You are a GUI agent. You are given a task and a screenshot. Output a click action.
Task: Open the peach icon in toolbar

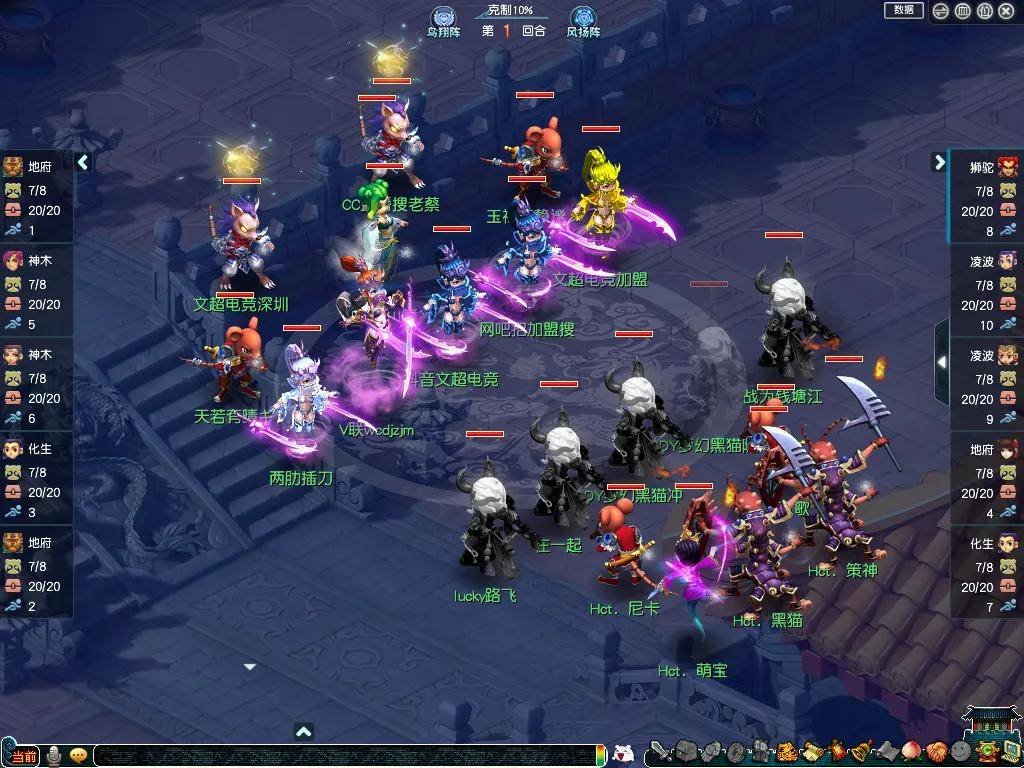click(x=910, y=752)
